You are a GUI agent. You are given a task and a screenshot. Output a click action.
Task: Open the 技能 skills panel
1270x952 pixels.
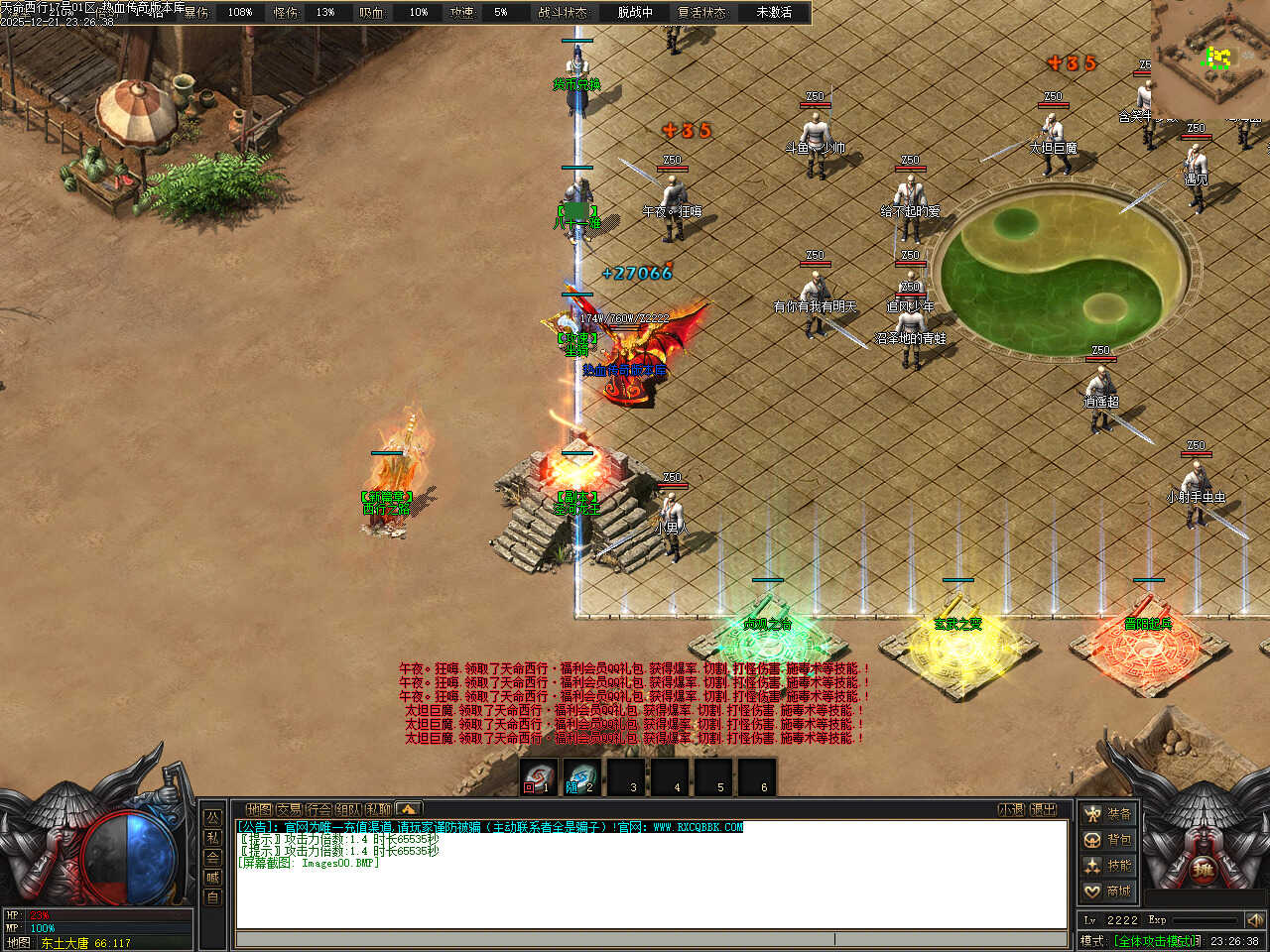click(1107, 866)
